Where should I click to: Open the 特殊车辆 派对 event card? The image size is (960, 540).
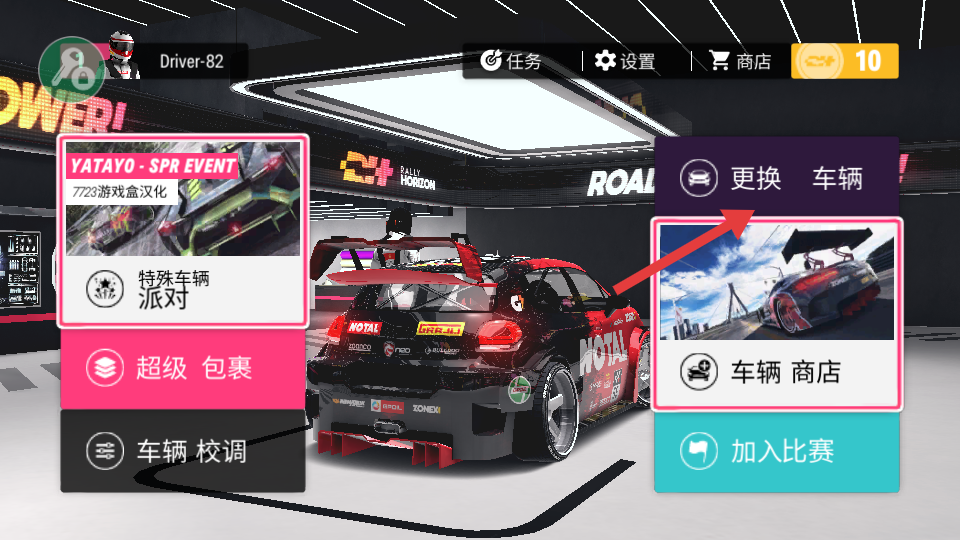click(x=183, y=232)
